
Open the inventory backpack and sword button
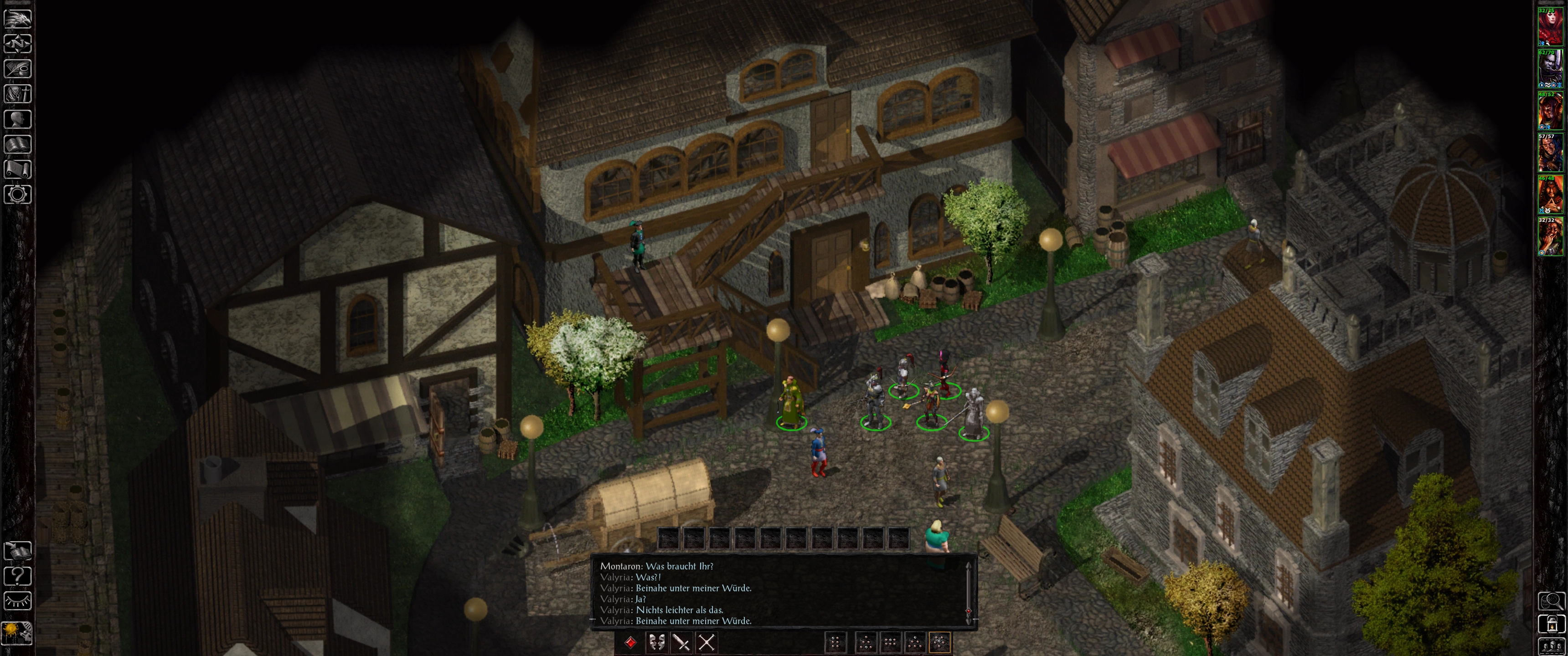18,94
